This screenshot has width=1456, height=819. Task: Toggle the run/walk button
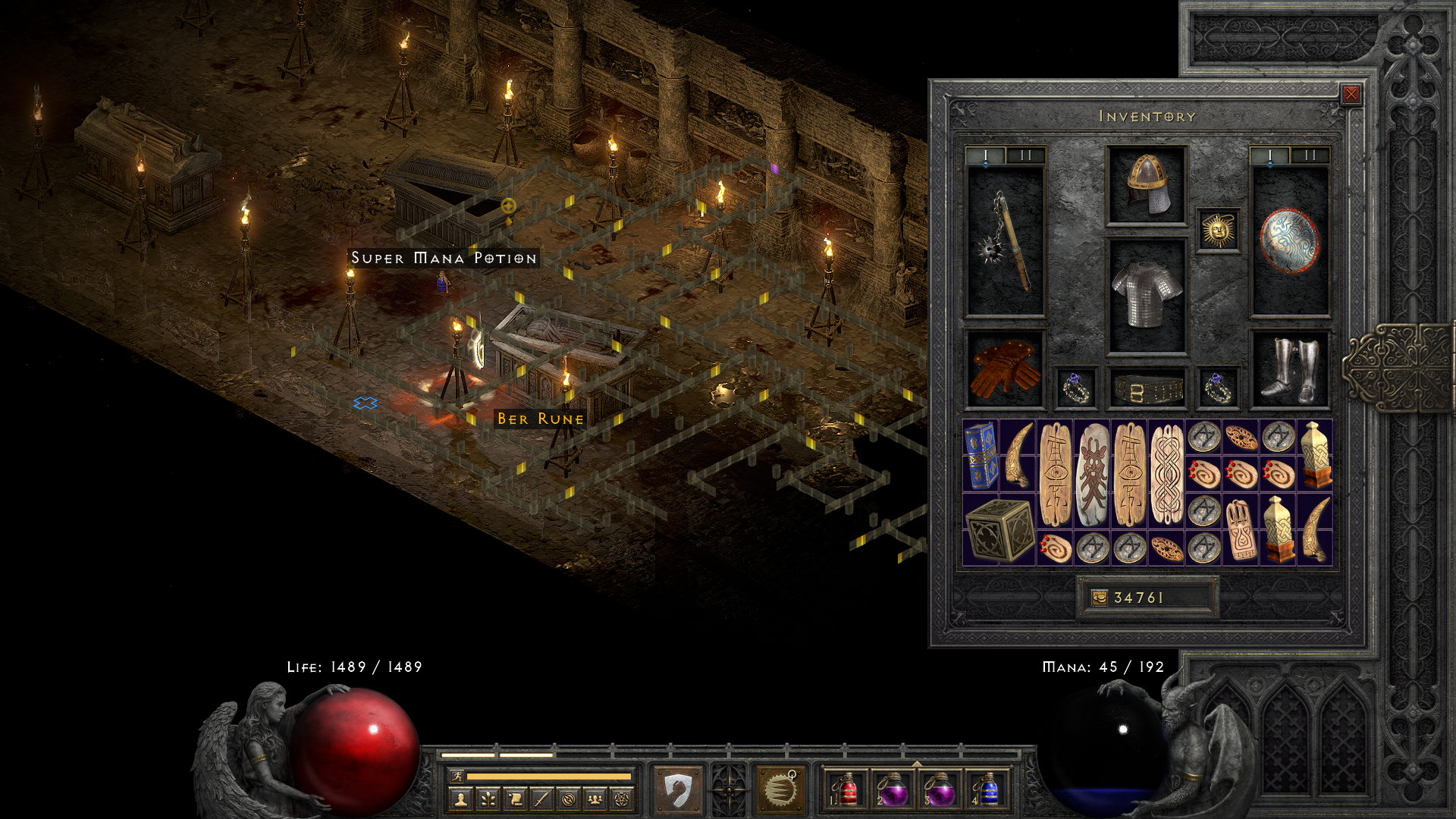click(x=457, y=776)
